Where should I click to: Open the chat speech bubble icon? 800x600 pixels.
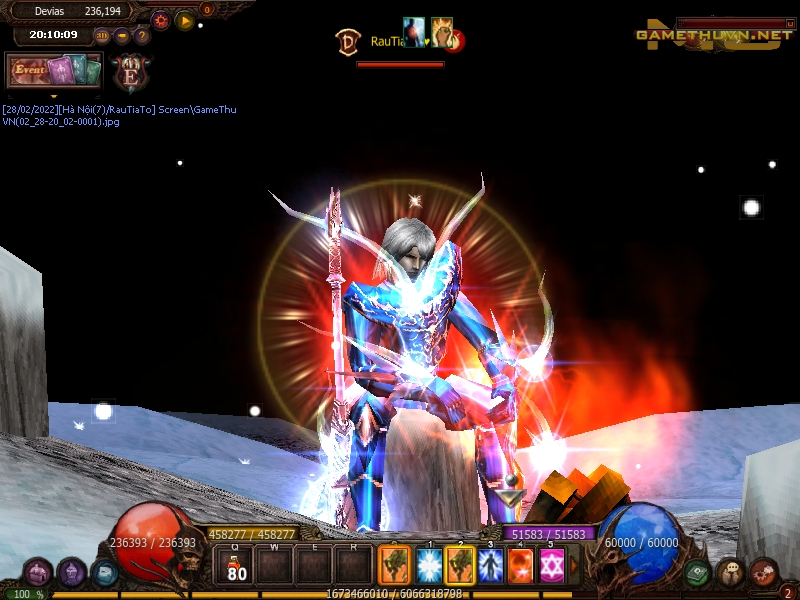coord(730,573)
